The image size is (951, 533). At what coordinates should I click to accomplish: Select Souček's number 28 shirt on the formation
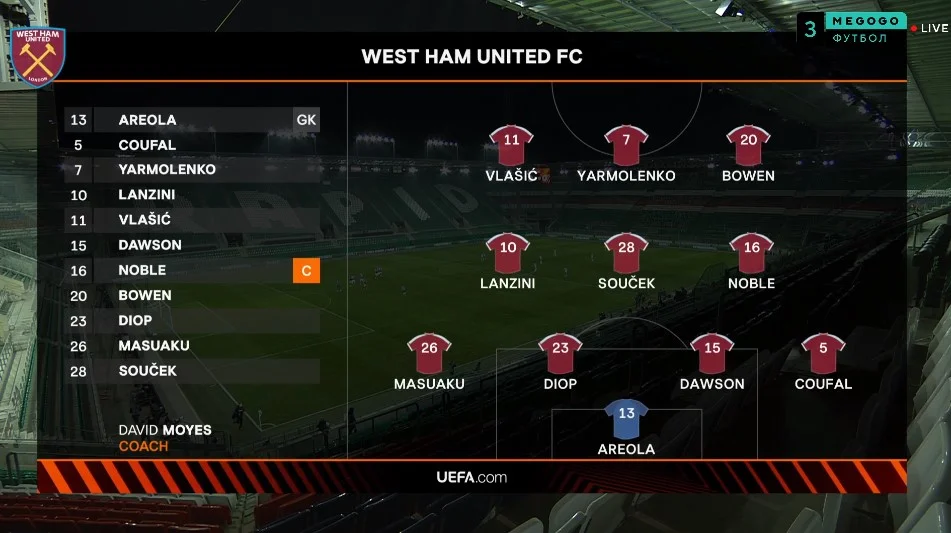(x=626, y=253)
